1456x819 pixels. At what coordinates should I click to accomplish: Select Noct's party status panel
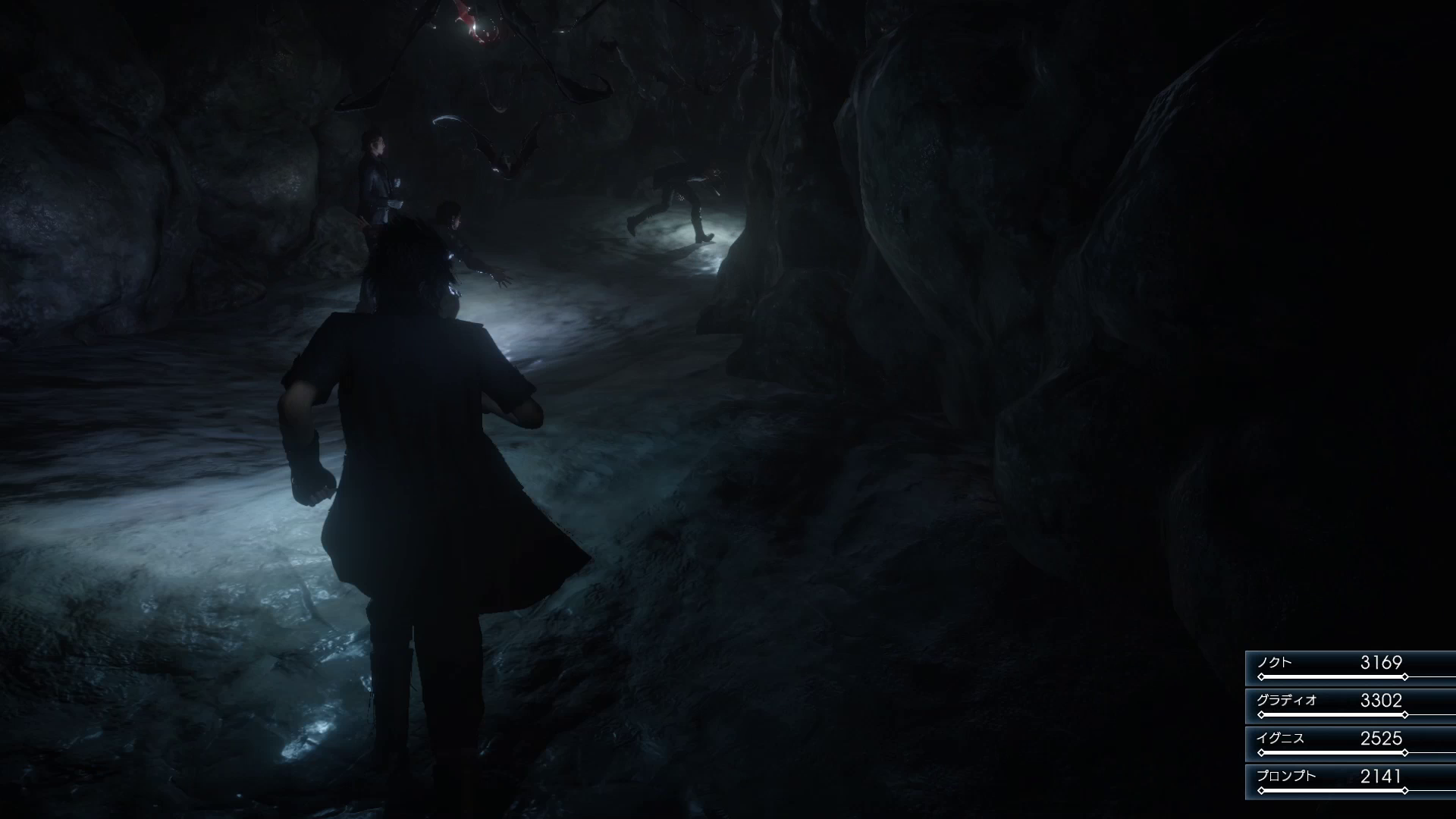pyautogui.click(x=1351, y=668)
